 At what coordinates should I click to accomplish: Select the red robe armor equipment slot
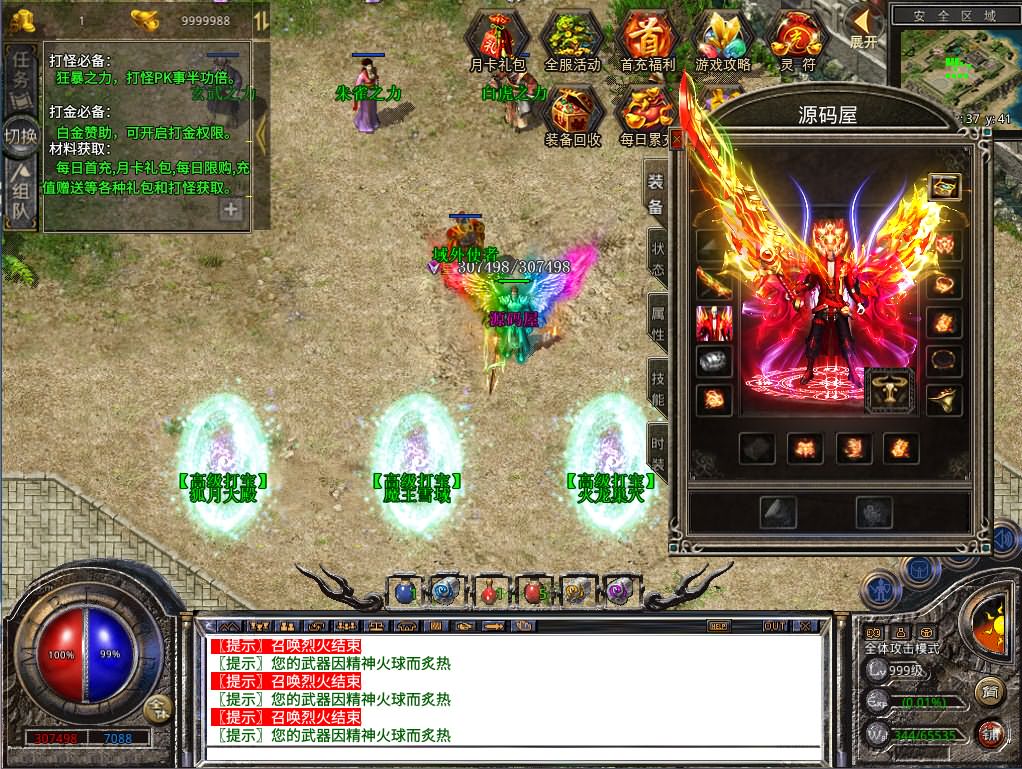(x=714, y=323)
